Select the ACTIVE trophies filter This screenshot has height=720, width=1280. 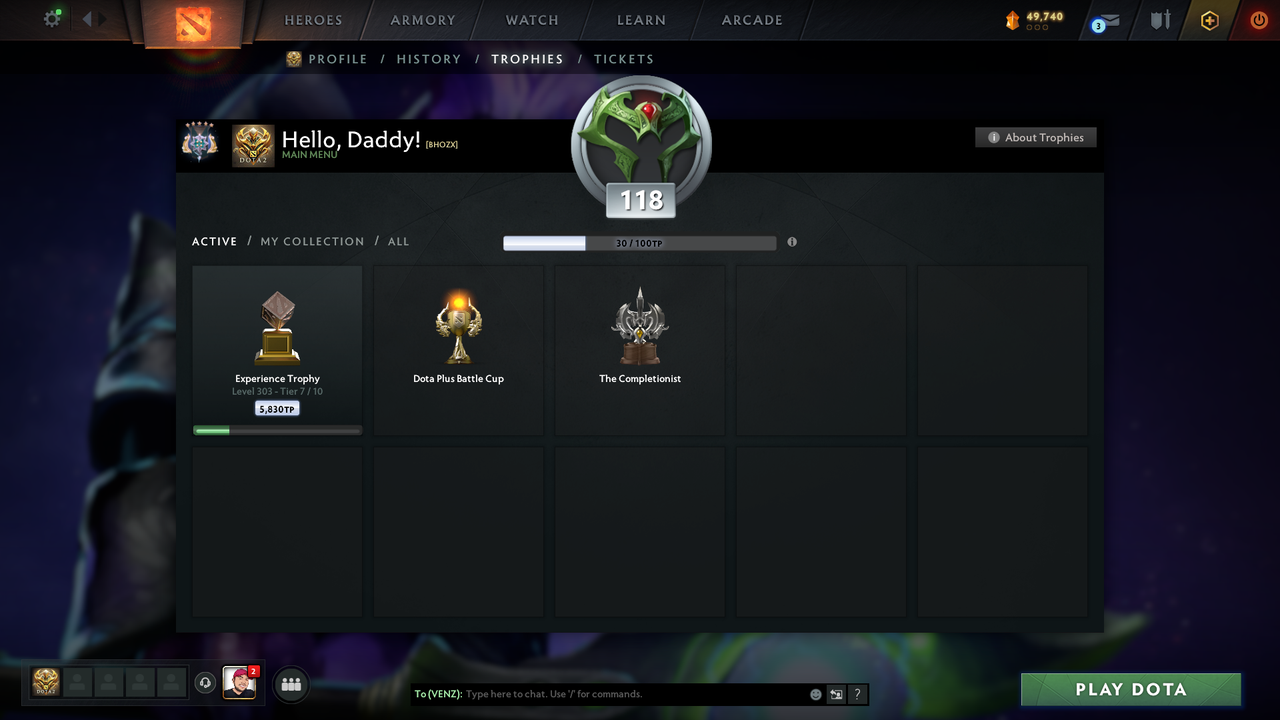coord(214,241)
